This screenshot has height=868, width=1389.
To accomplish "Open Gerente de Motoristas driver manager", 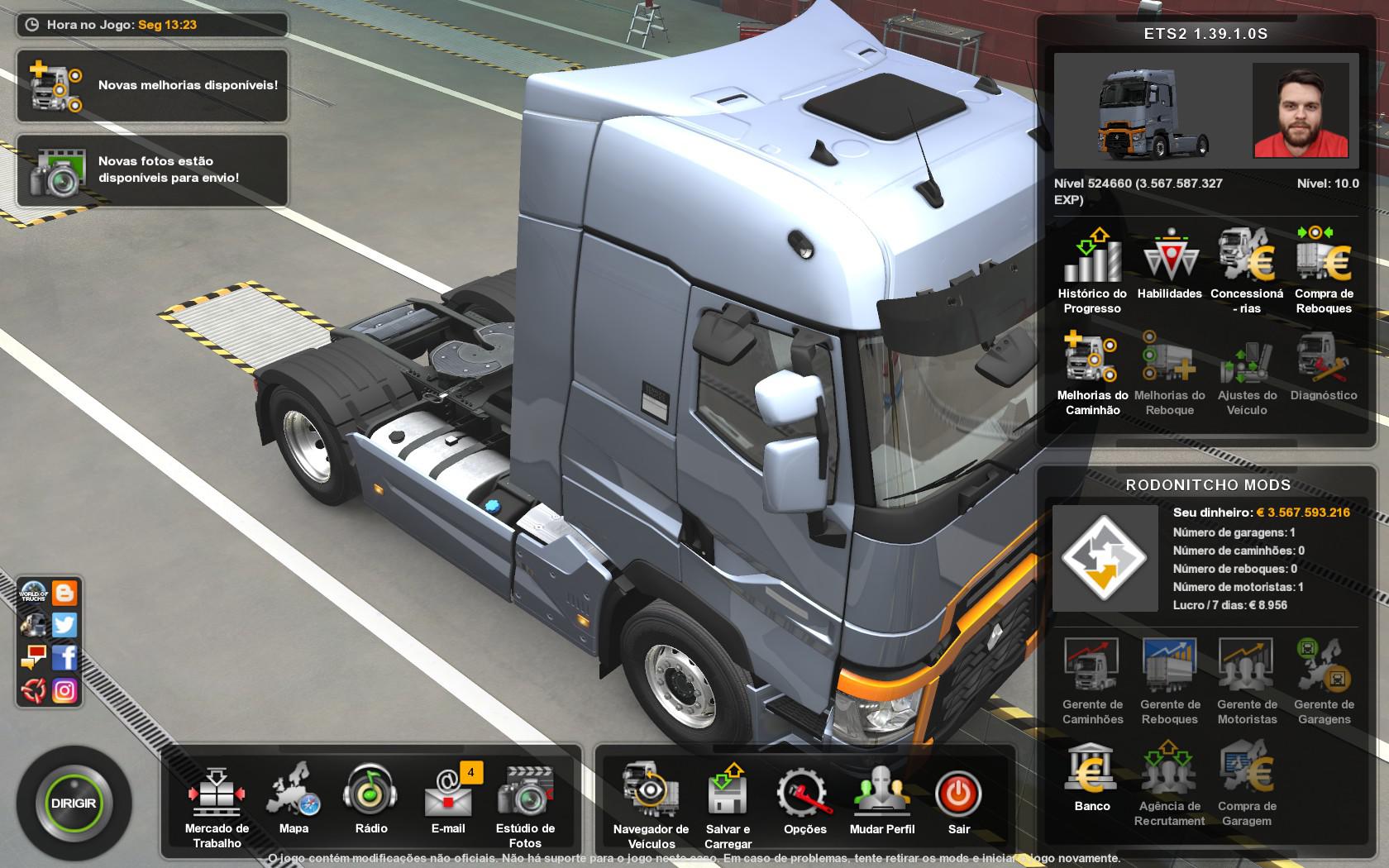I will pyautogui.click(x=1245, y=674).
